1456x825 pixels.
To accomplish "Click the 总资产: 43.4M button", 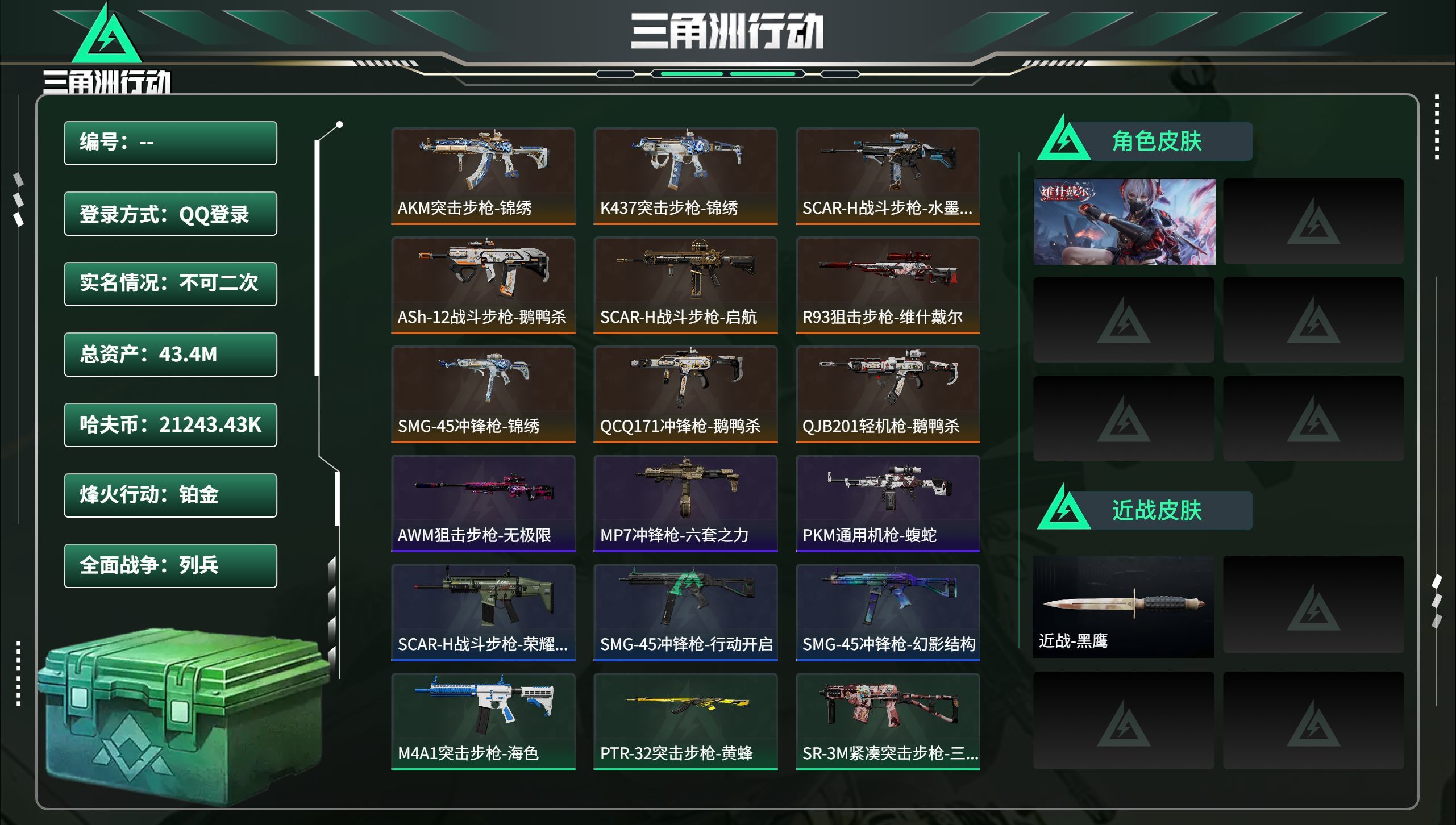I will (x=170, y=355).
